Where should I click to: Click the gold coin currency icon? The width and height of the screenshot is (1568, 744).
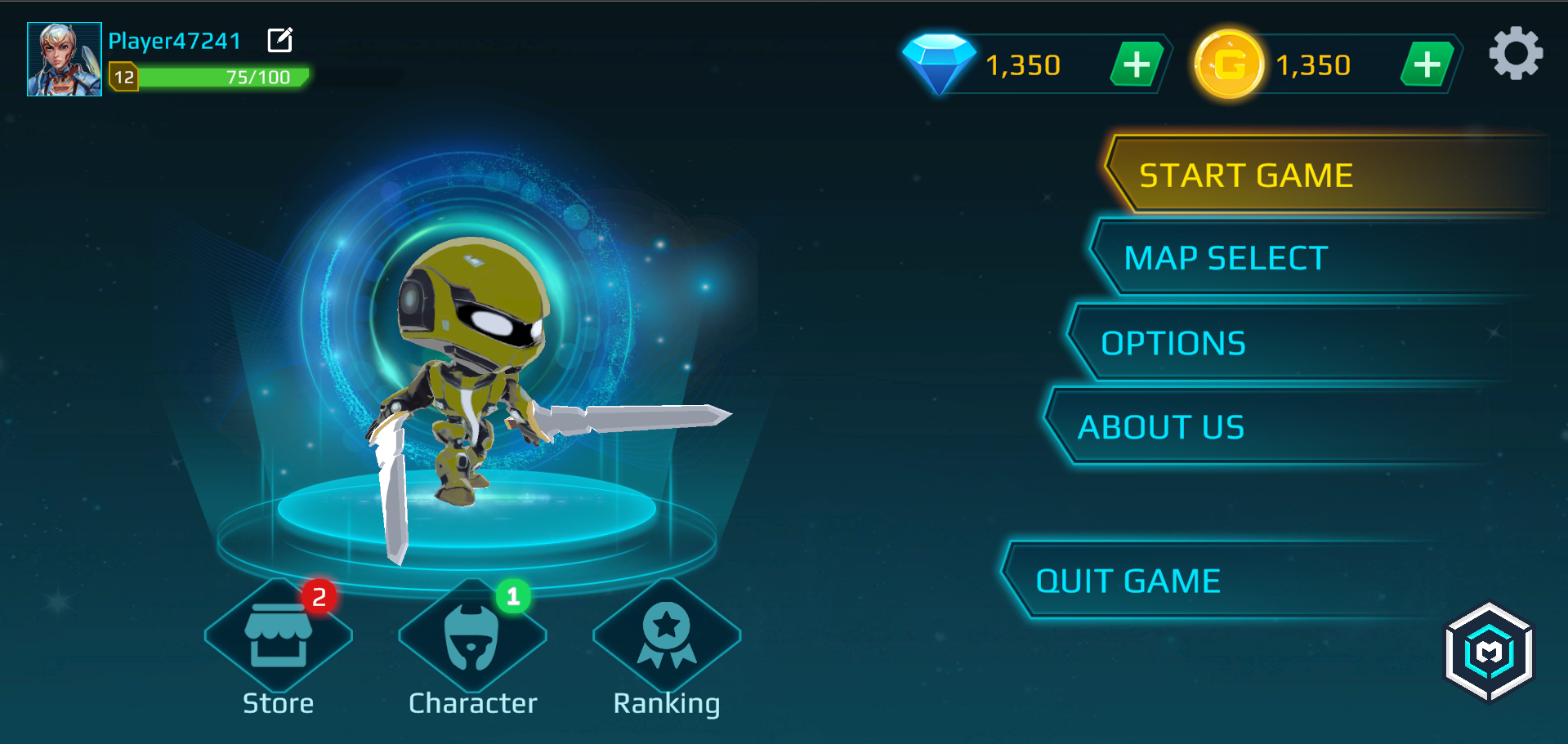click(1229, 62)
